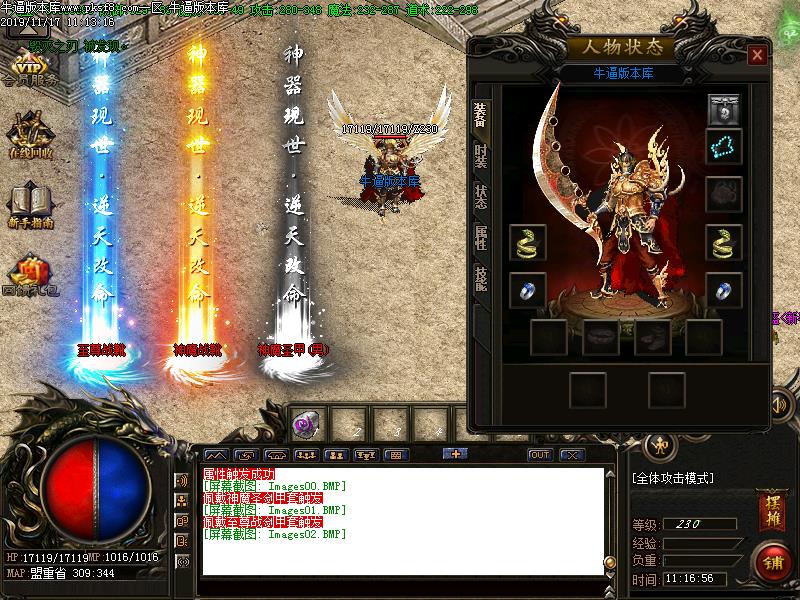Open the 回馈礼包 gift pack
Image resolution: width=800 pixels, height=600 pixels.
click(30, 275)
